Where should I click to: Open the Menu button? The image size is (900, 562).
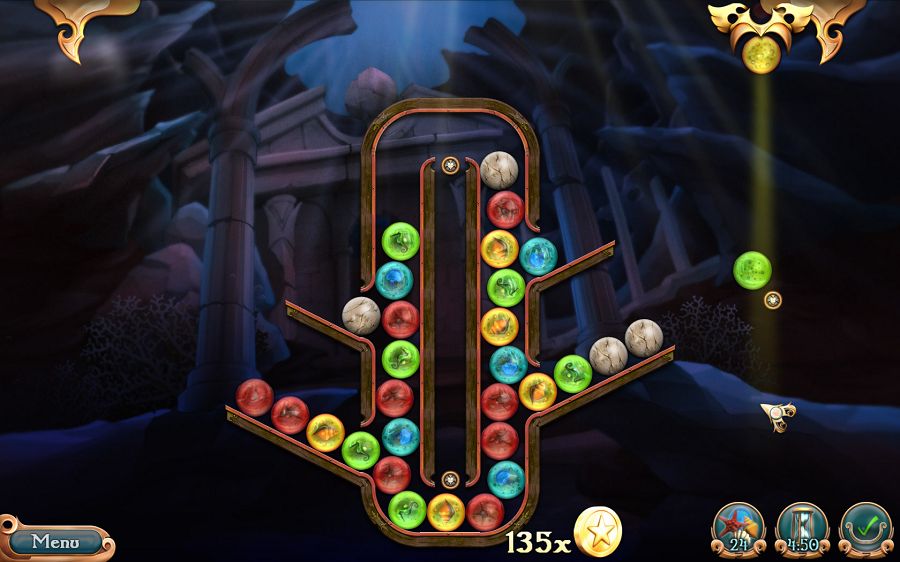click(x=56, y=541)
